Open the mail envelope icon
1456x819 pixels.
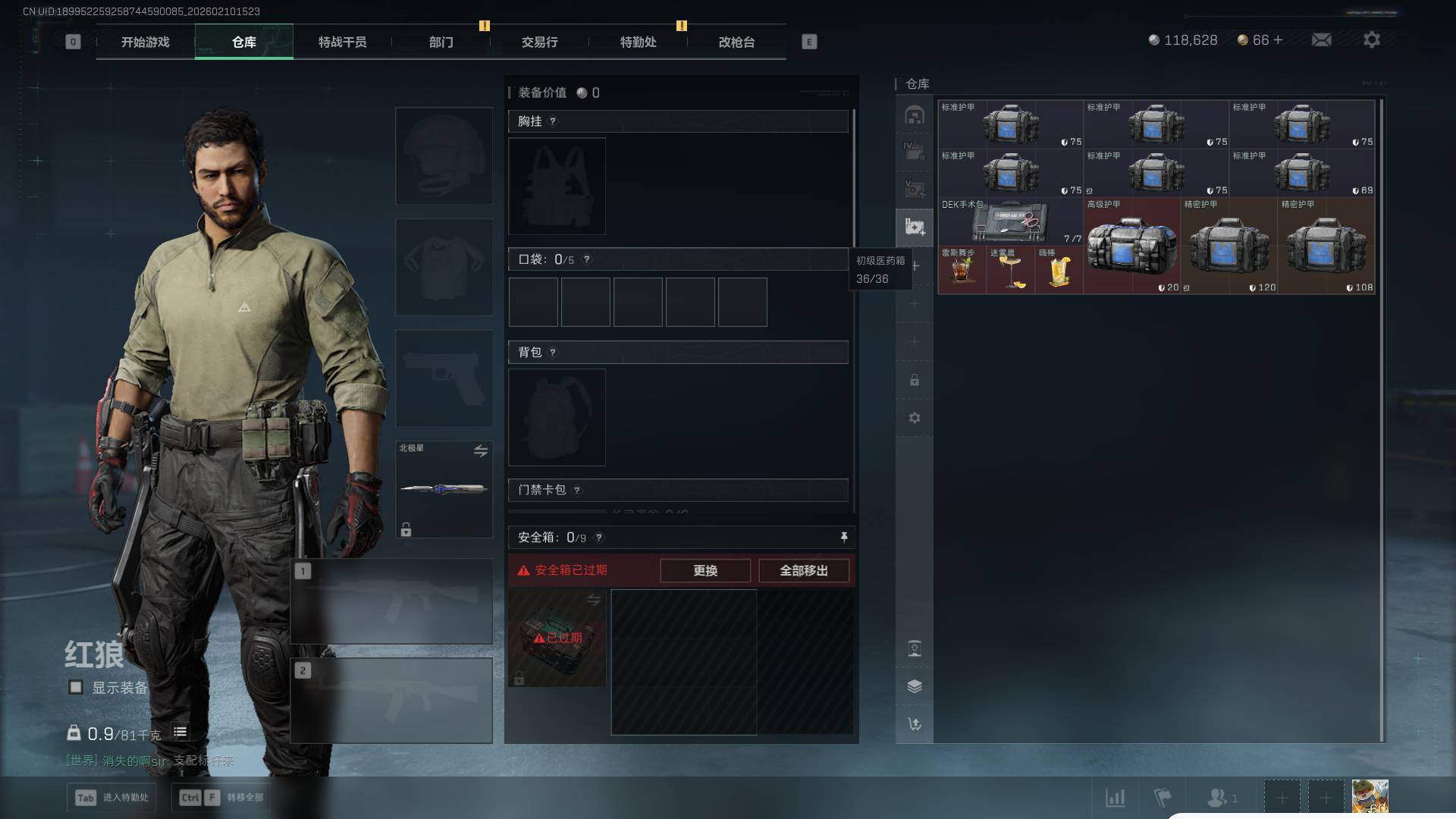coord(1321,39)
